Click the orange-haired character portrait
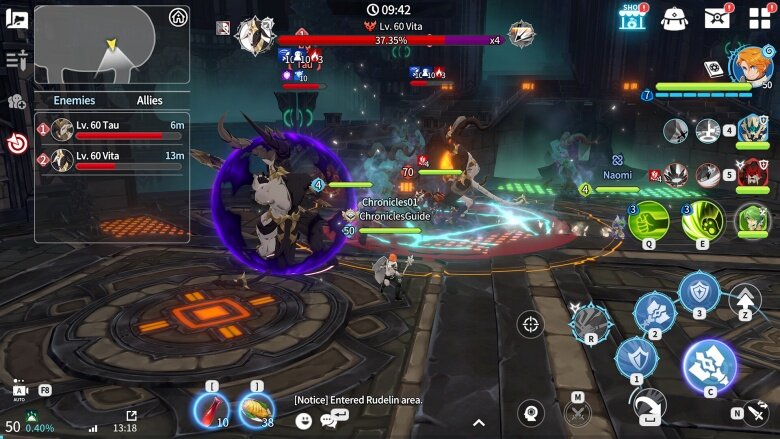The width and height of the screenshot is (780, 439). pos(749,65)
